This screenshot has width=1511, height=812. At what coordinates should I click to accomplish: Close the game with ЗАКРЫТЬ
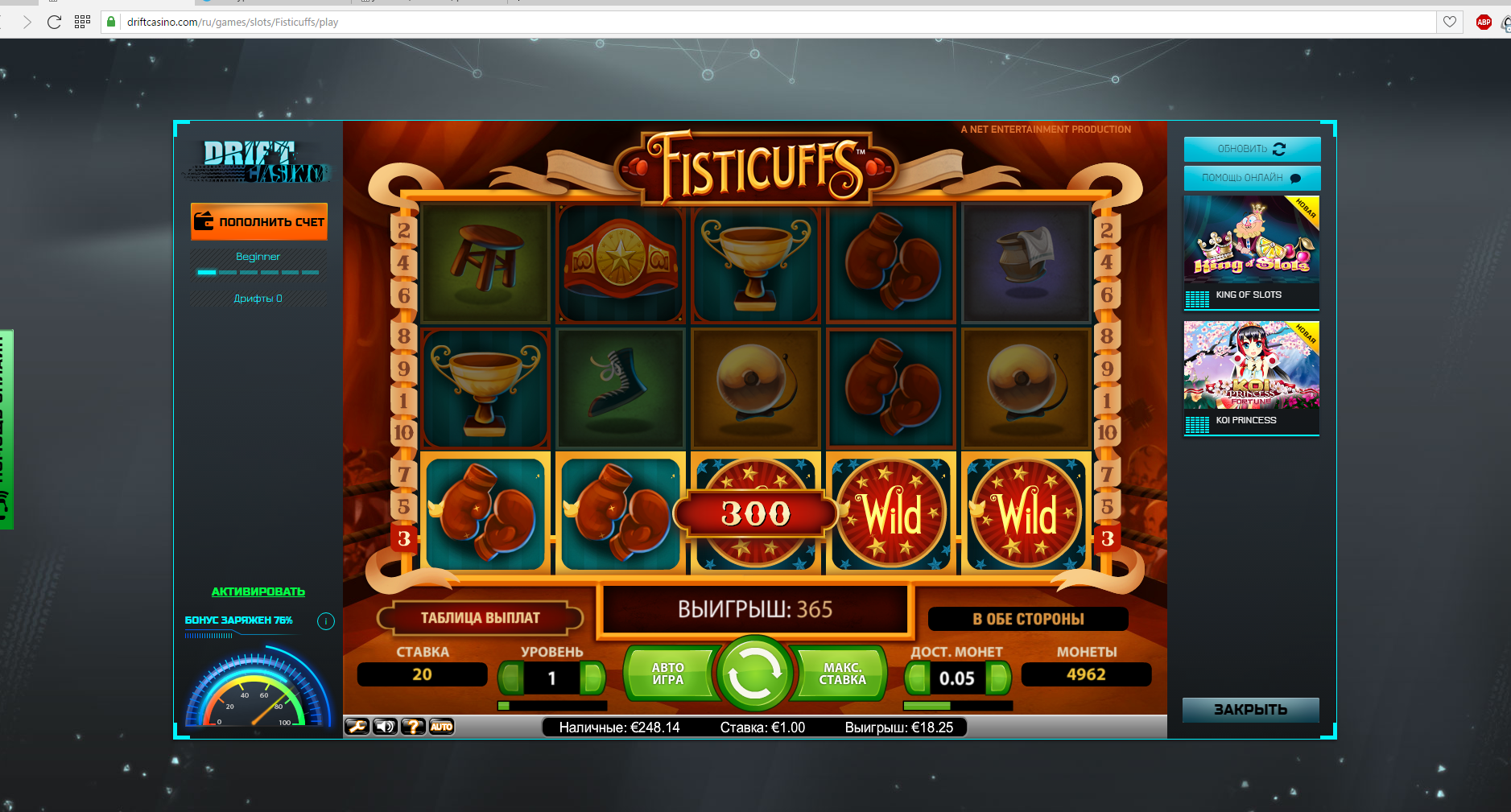tap(1250, 709)
